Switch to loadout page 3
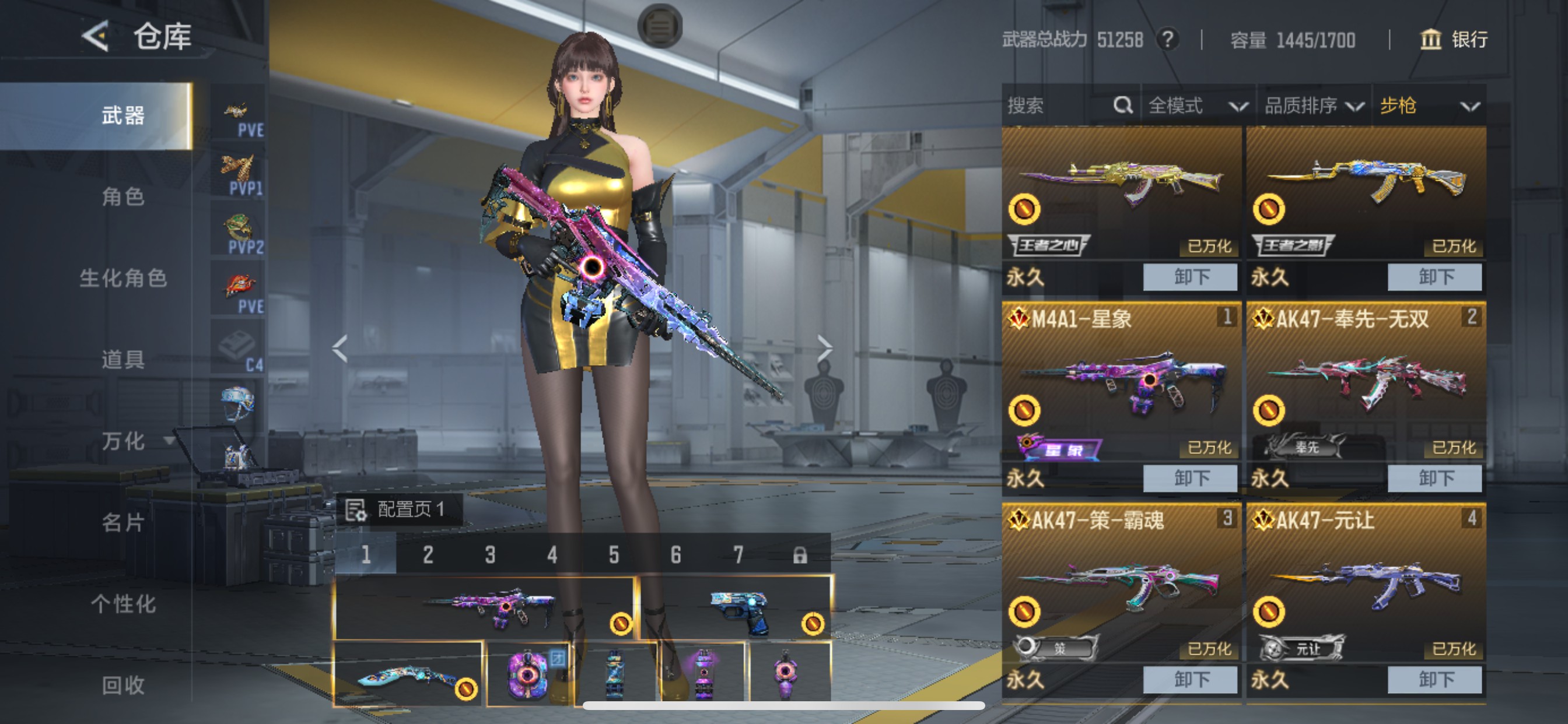 [x=490, y=555]
